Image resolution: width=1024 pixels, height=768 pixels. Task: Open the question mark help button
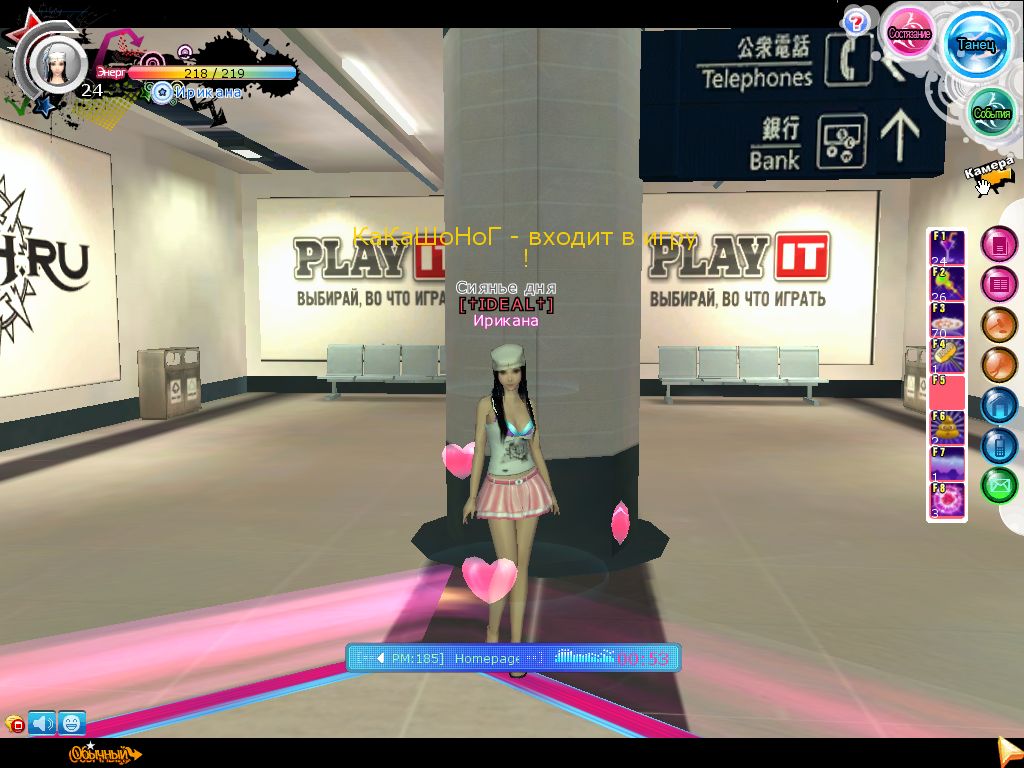(x=855, y=22)
